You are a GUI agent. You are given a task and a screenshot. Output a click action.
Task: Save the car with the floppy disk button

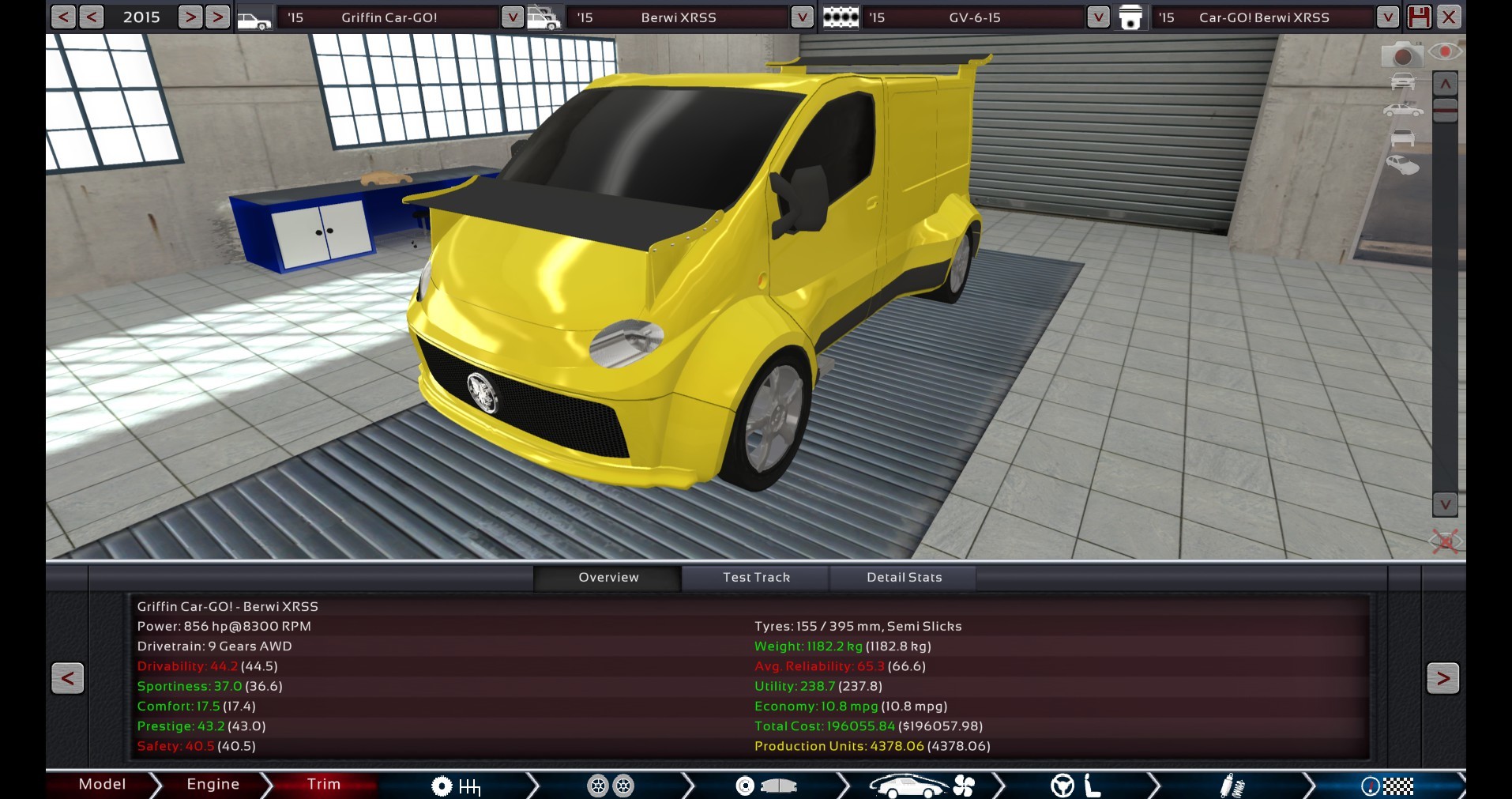pos(1419,17)
